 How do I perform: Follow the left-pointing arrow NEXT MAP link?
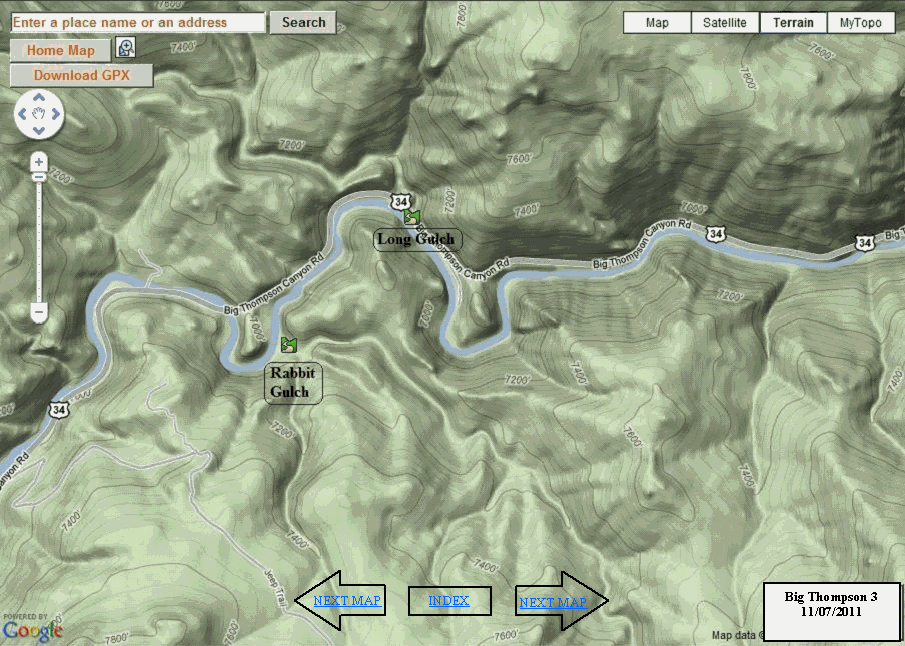(x=346, y=601)
